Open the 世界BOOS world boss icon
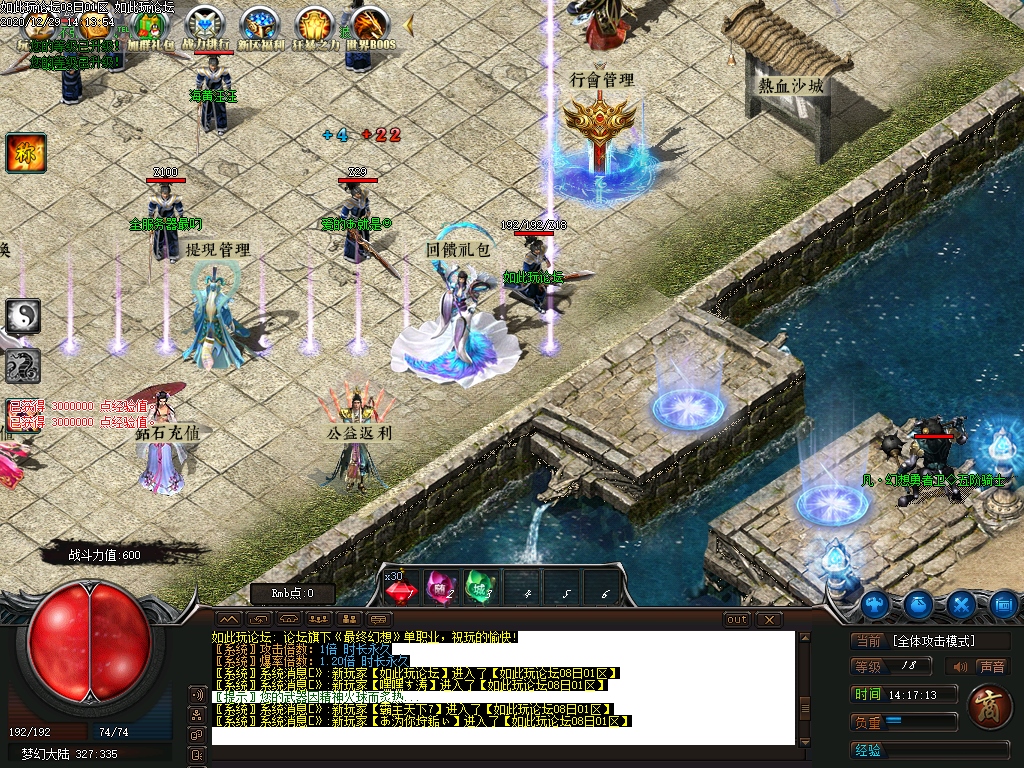Image resolution: width=1024 pixels, height=768 pixels. 369,25
